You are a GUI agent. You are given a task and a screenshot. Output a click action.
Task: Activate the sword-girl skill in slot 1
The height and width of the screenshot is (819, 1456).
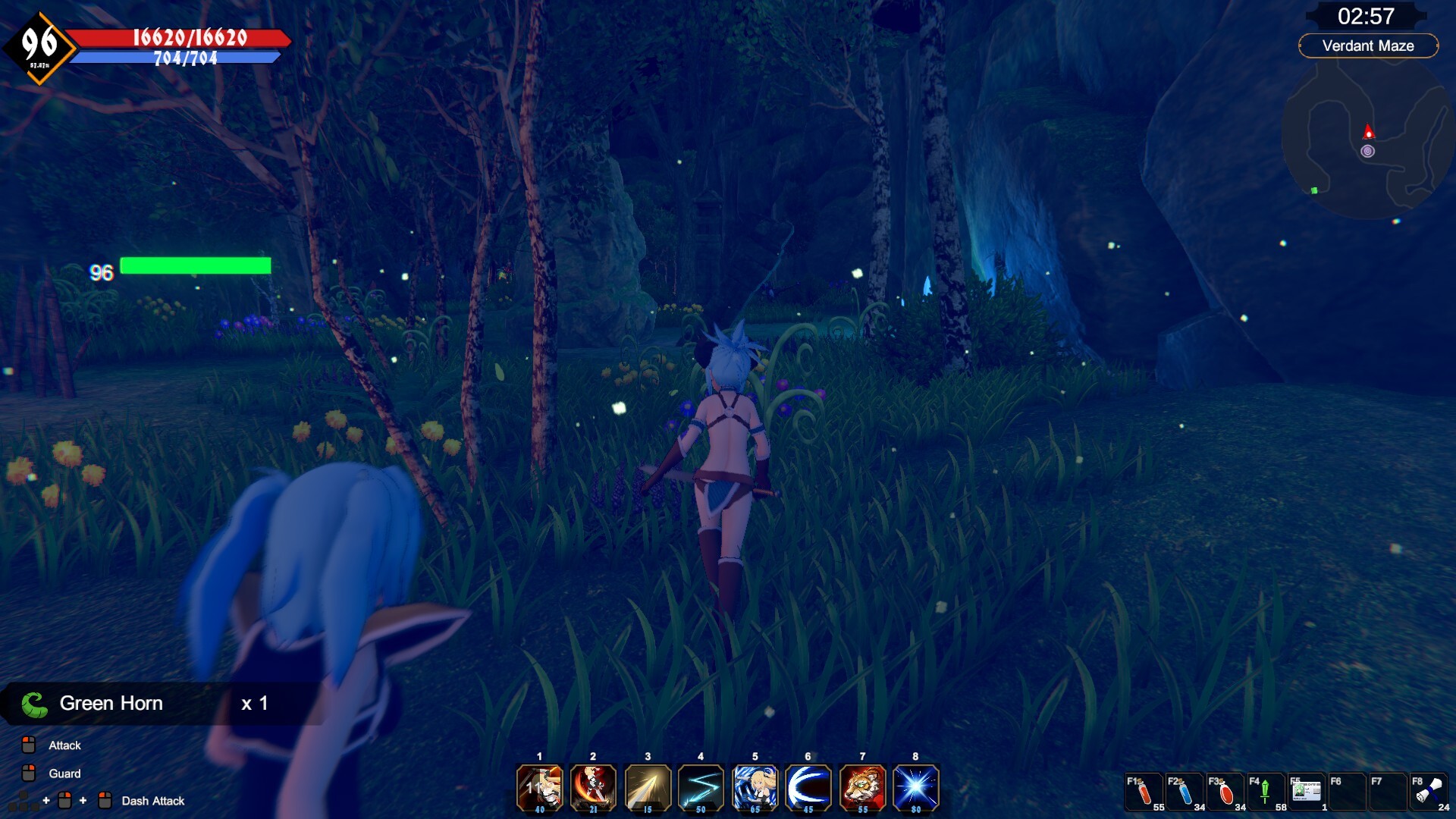(539, 789)
